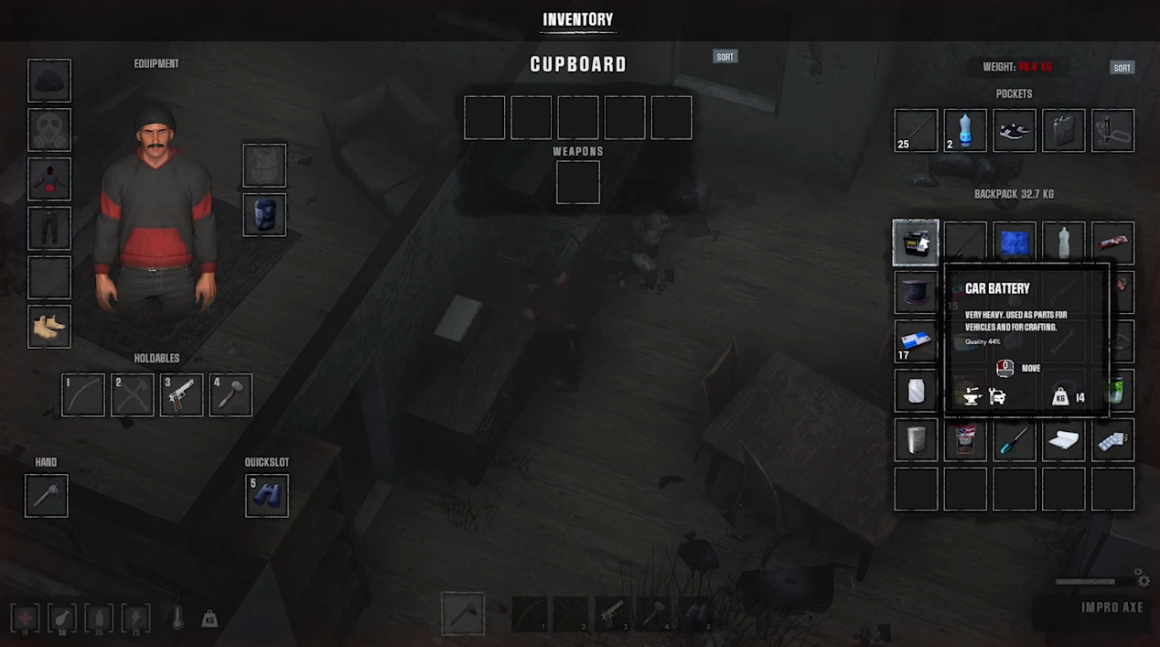Pick the water bottle in the pockets
Image resolution: width=1160 pixels, height=647 pixels.
(x=965, y=131)
